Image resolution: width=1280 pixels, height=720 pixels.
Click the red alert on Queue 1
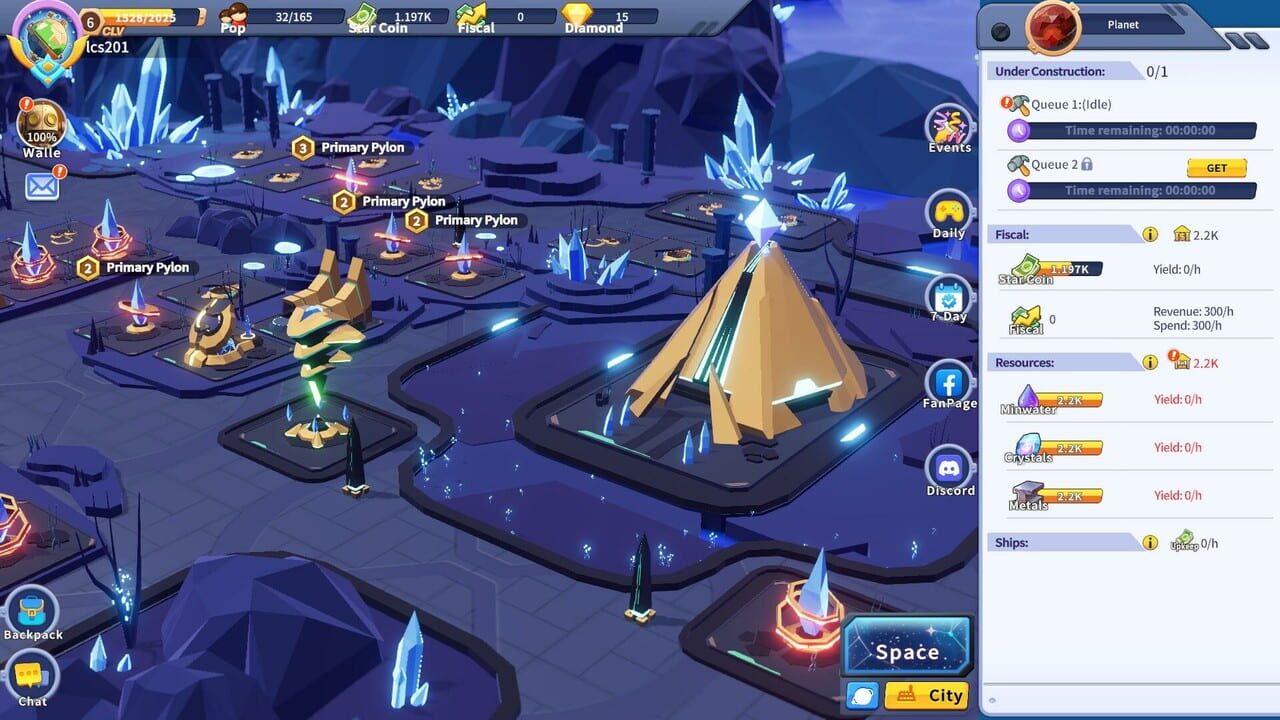[x=1008, y=100]
